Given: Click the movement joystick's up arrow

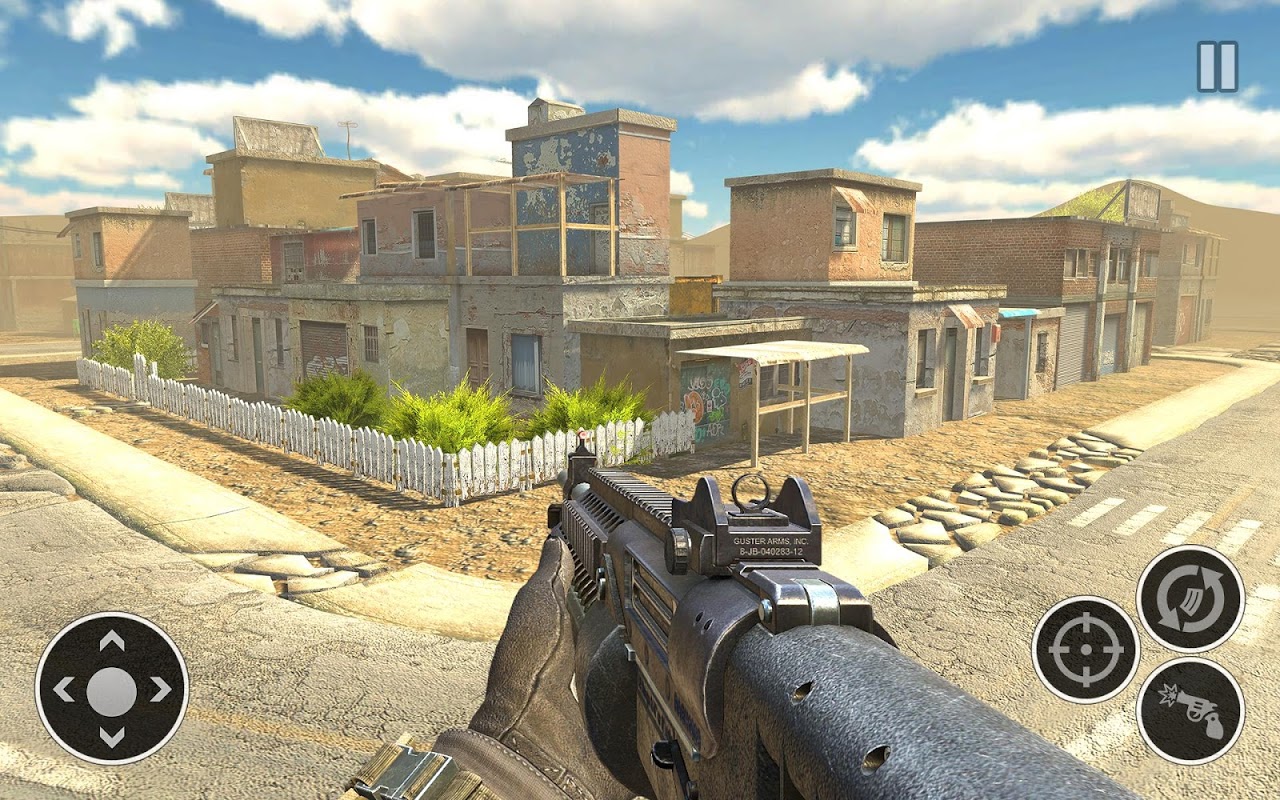Looking at the screenshot, I should coord(112,641).
